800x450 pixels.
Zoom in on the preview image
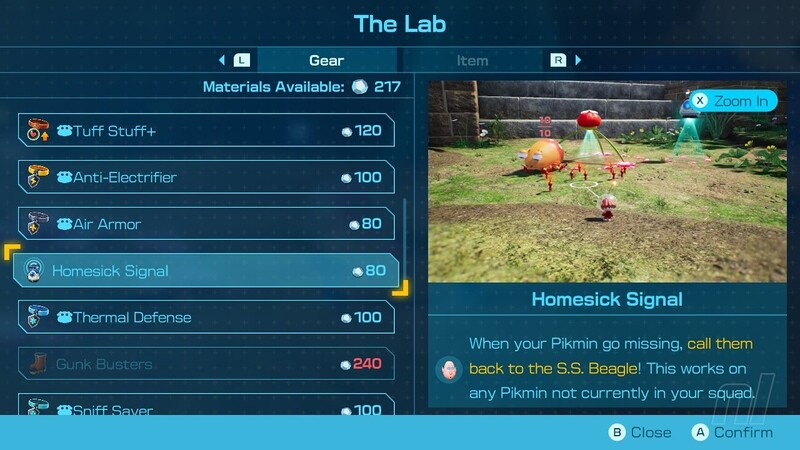pyautogui.click(x=733, y=101)
